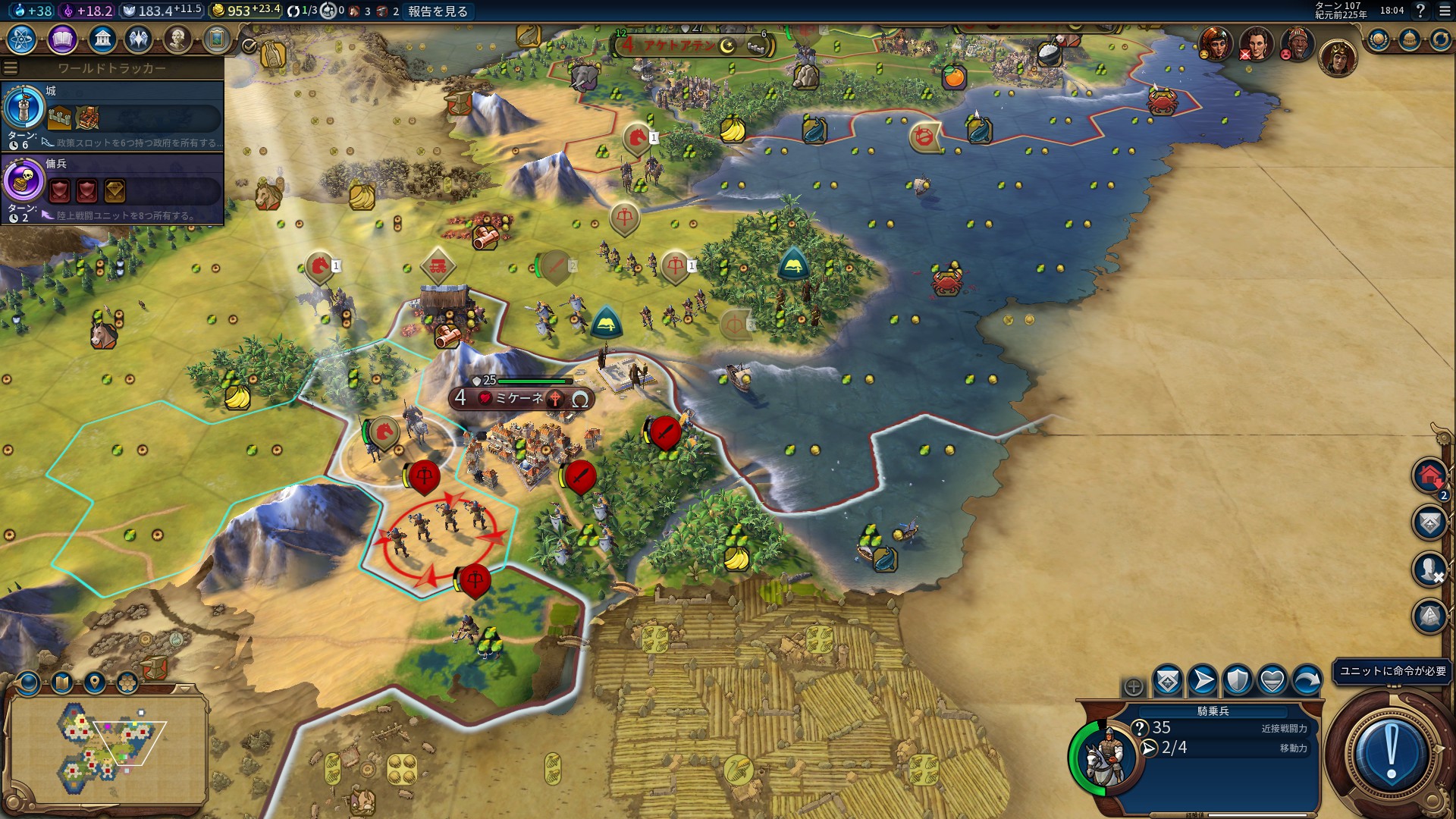Screen dimensions: 1456x819
Task: Activate the move-to arrow unit action
Action: (x=1203, y=680)
